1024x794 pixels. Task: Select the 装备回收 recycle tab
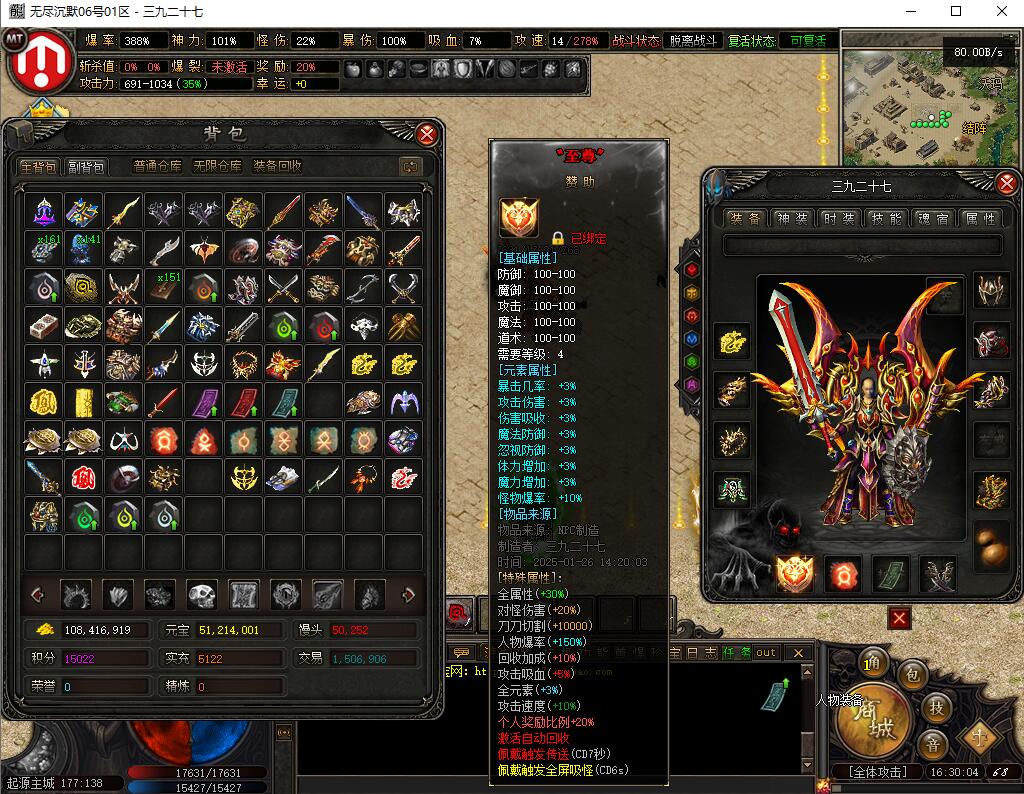point(277,167)
